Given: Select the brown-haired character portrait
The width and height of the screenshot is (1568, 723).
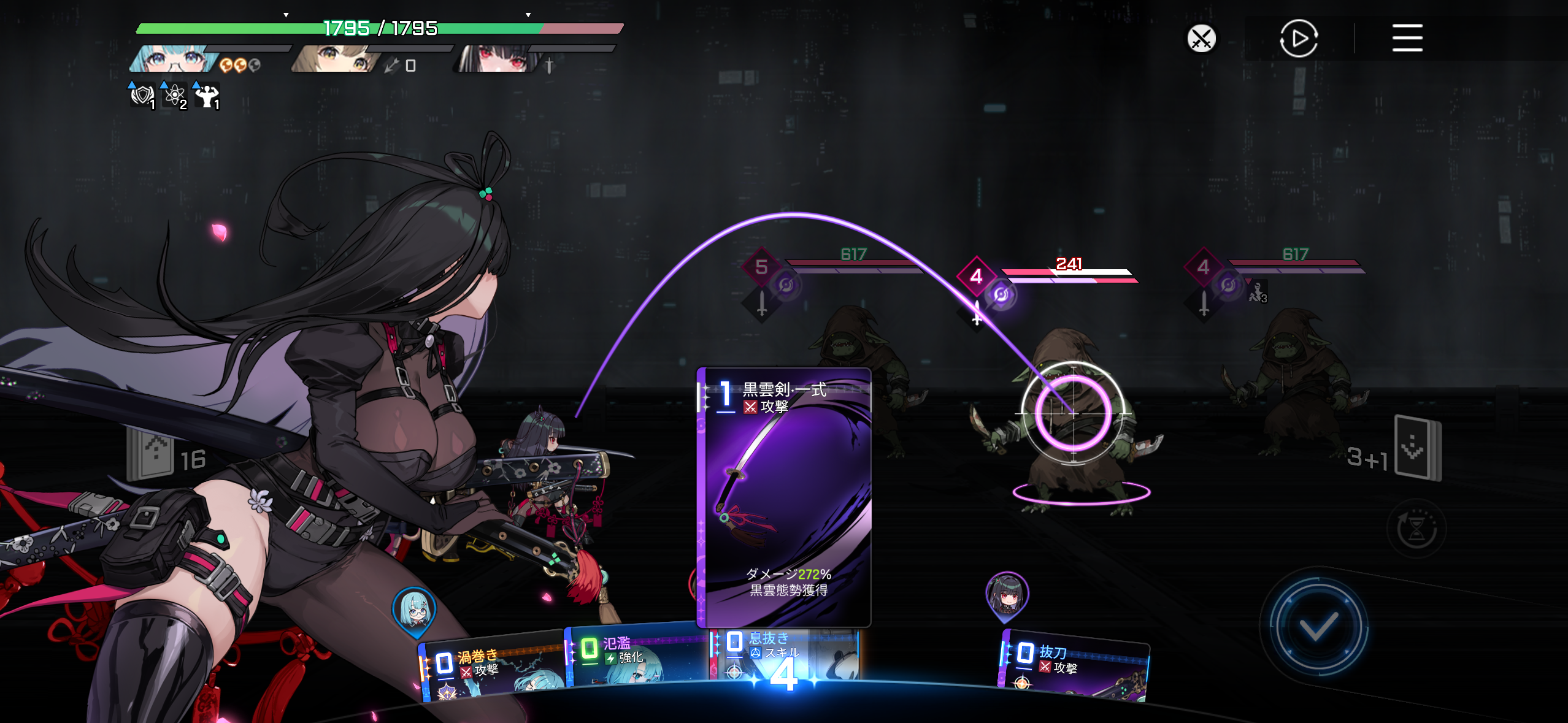Looking at the screenshot, I should pos(335,59).
